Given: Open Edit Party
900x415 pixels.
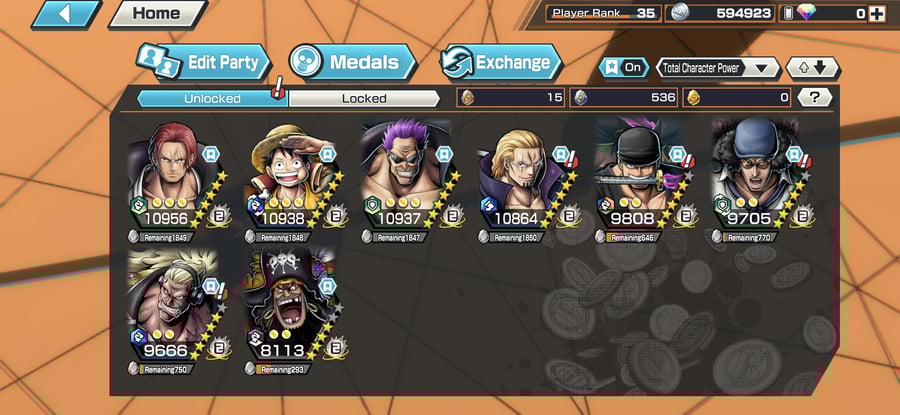Looking at the screenshot, I should click(204, 63).
